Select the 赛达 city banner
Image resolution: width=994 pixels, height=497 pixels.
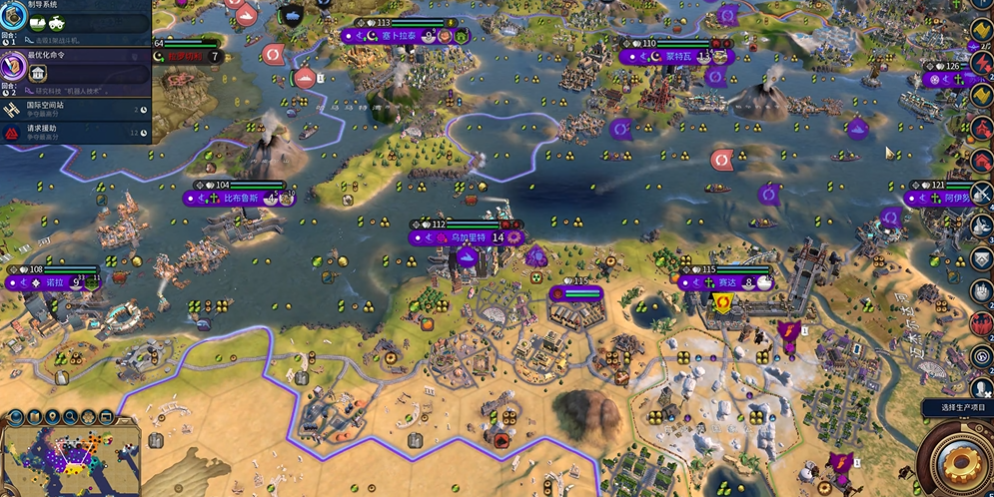(727, 284)
